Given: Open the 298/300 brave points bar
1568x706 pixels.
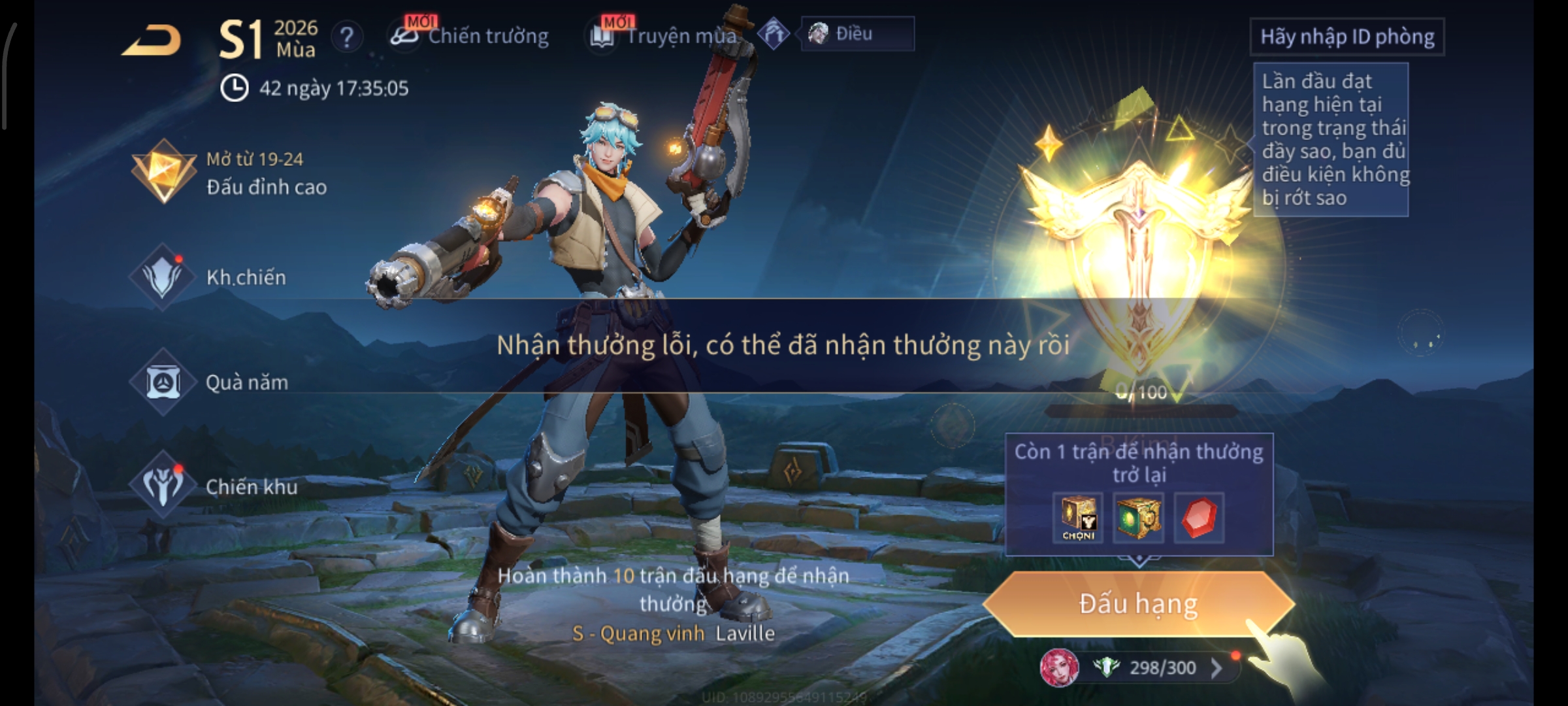Looking at the screenshot, I should click(x=1163, y=668).
